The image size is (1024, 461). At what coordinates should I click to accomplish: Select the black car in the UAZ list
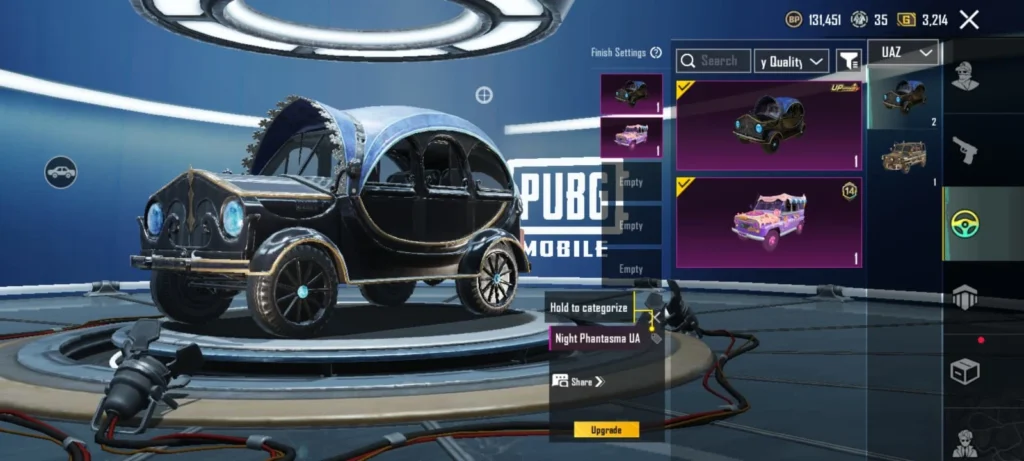pos(904,97)
